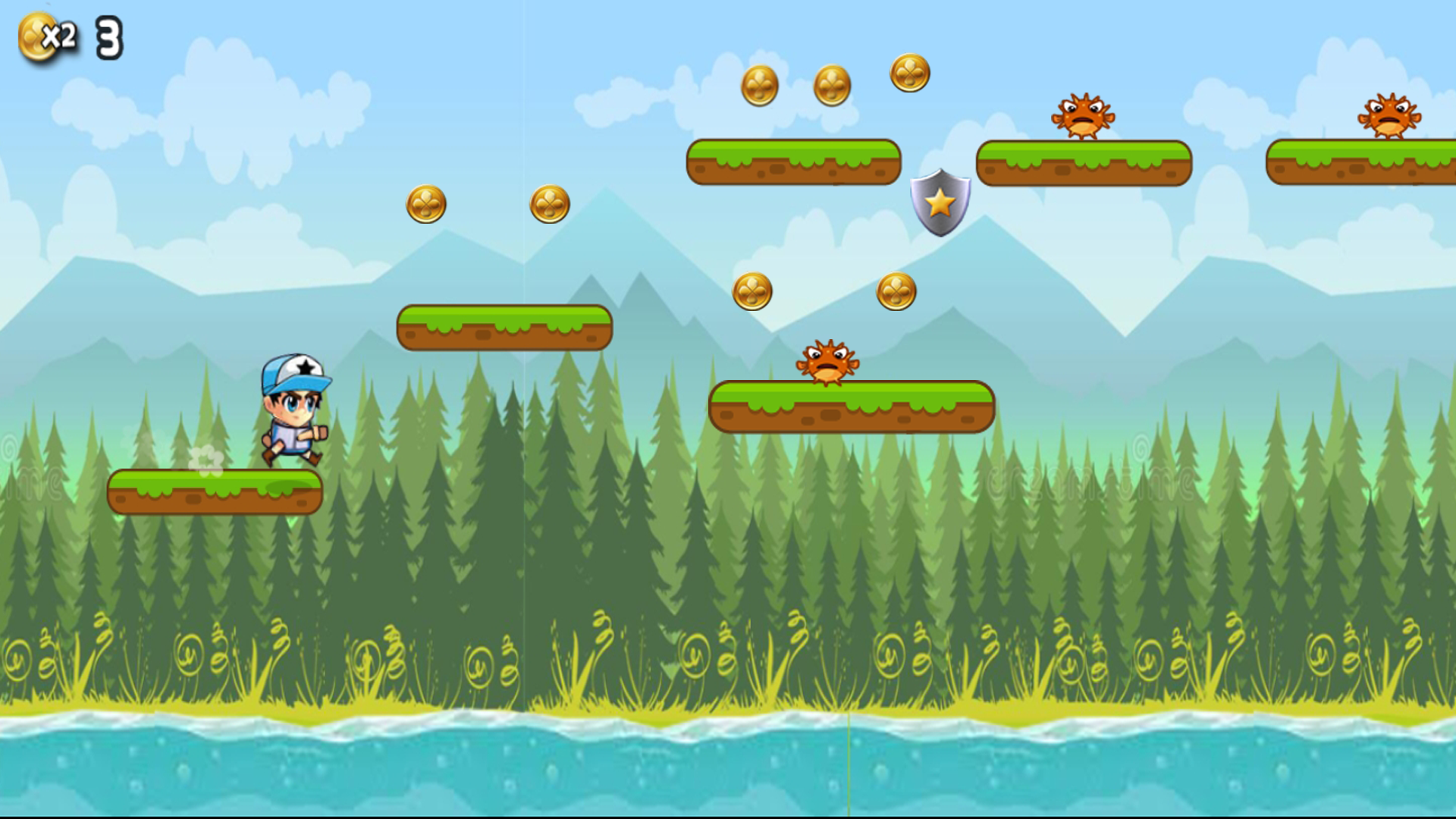
Task: Click the rightmost coin near the enemy platform
Action: (910, 72)
